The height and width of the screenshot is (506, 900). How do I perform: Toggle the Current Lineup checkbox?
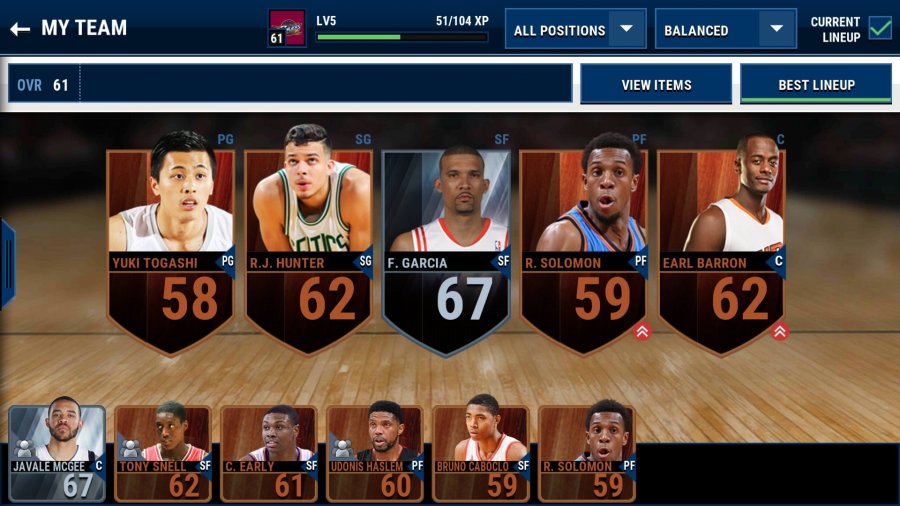[x=880, y=28]
